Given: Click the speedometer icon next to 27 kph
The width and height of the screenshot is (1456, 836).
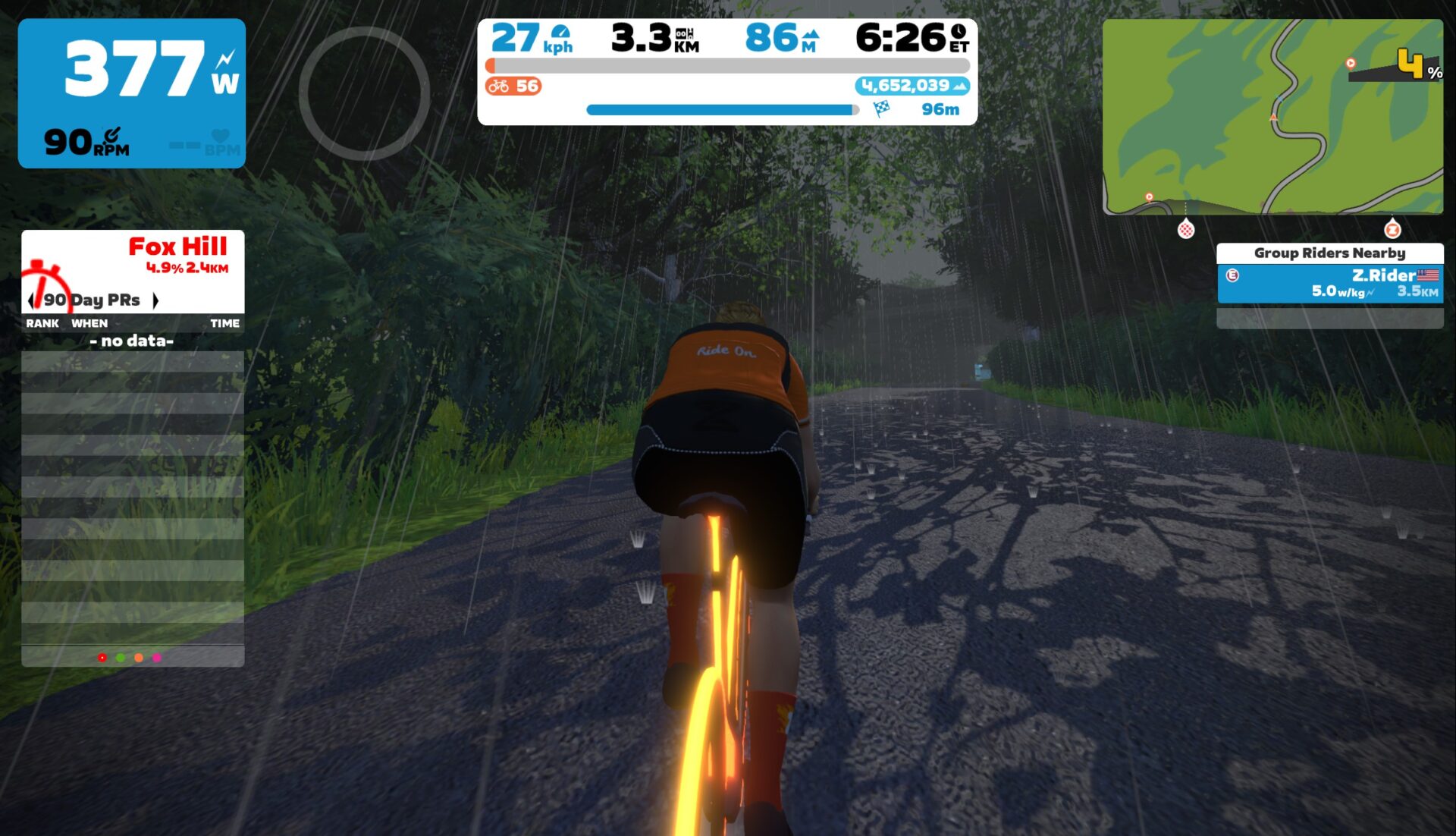Looking at the screenshot, I should [560, 32].
